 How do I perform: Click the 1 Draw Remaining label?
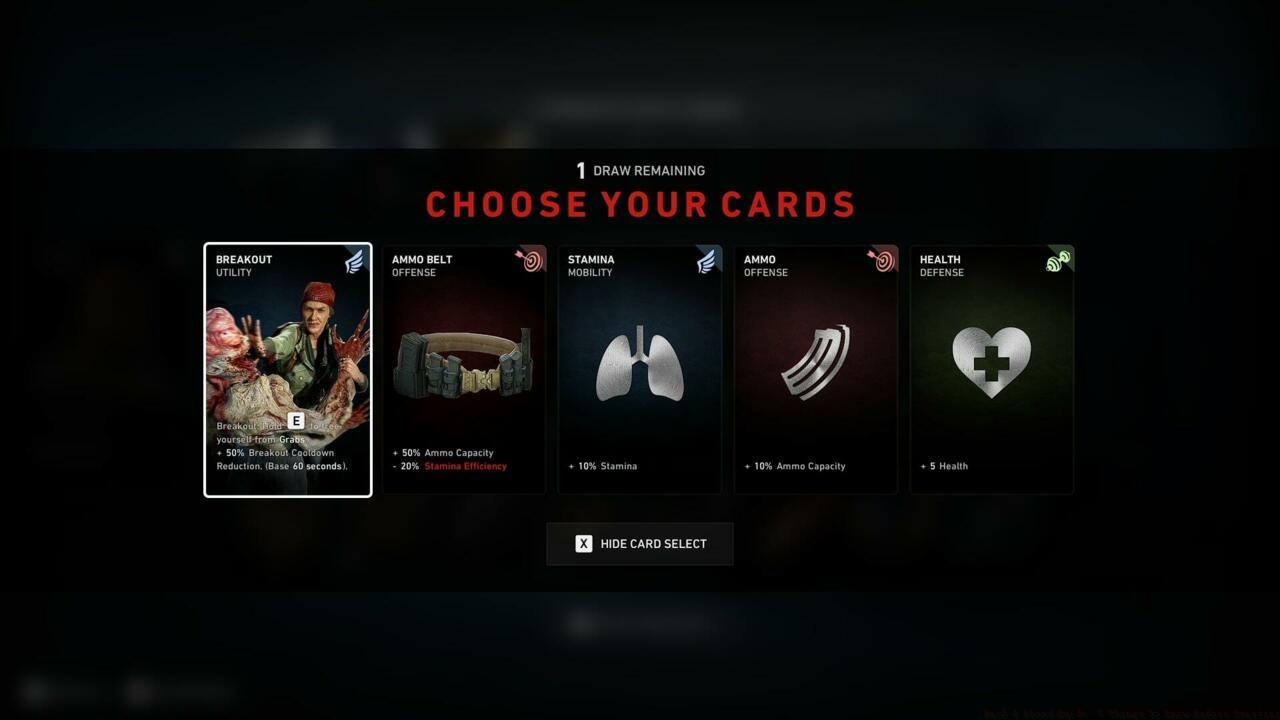coord(640,170)
